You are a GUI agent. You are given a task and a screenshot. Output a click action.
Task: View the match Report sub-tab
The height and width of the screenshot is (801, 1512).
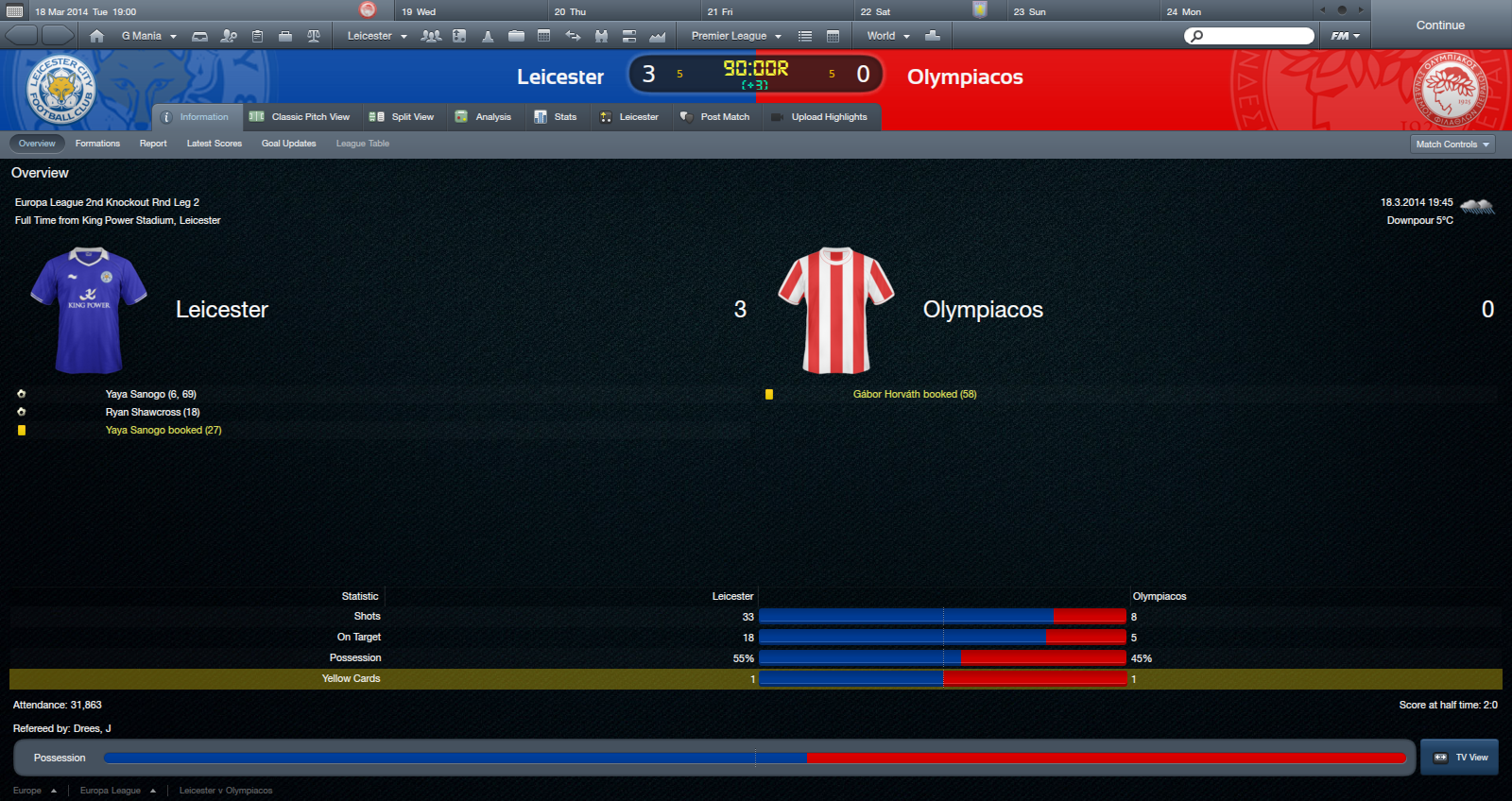[x=153, y=144]
